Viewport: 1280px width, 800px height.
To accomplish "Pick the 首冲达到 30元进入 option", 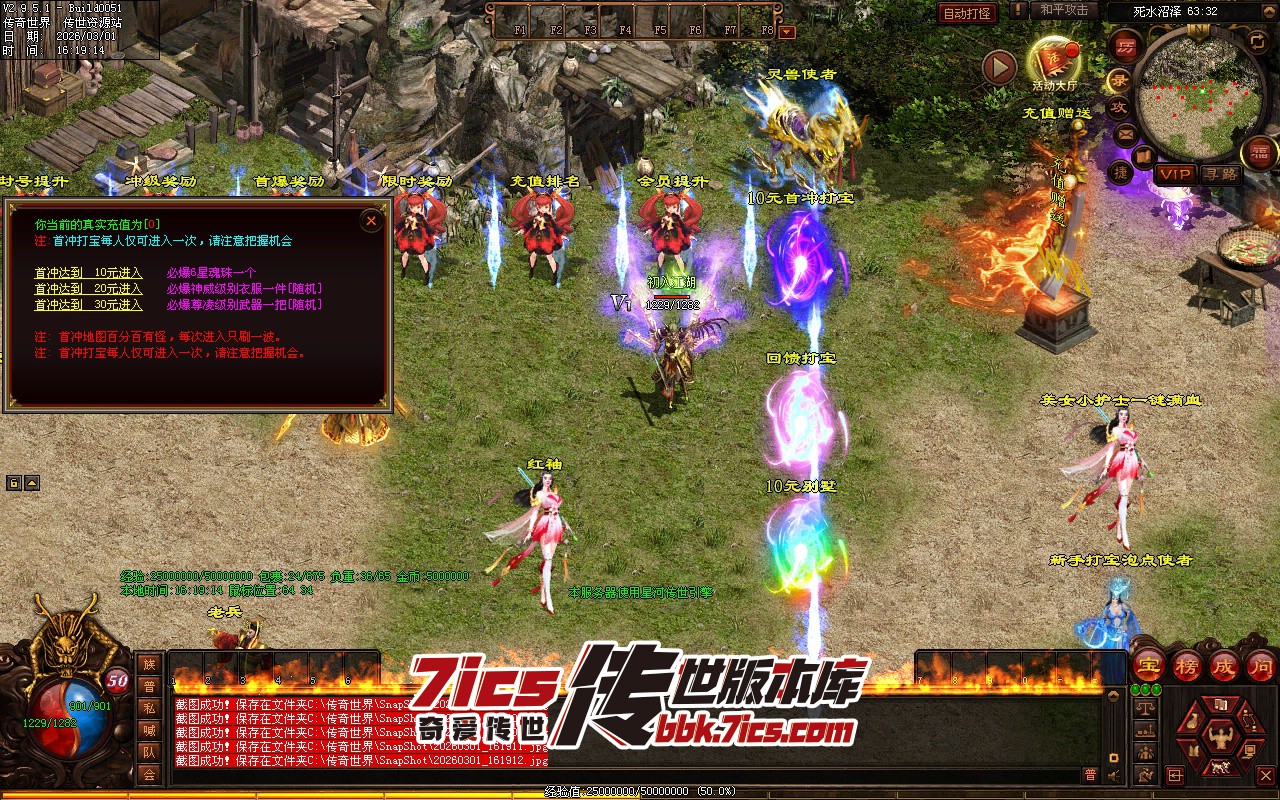I will (x=88, y=305).
